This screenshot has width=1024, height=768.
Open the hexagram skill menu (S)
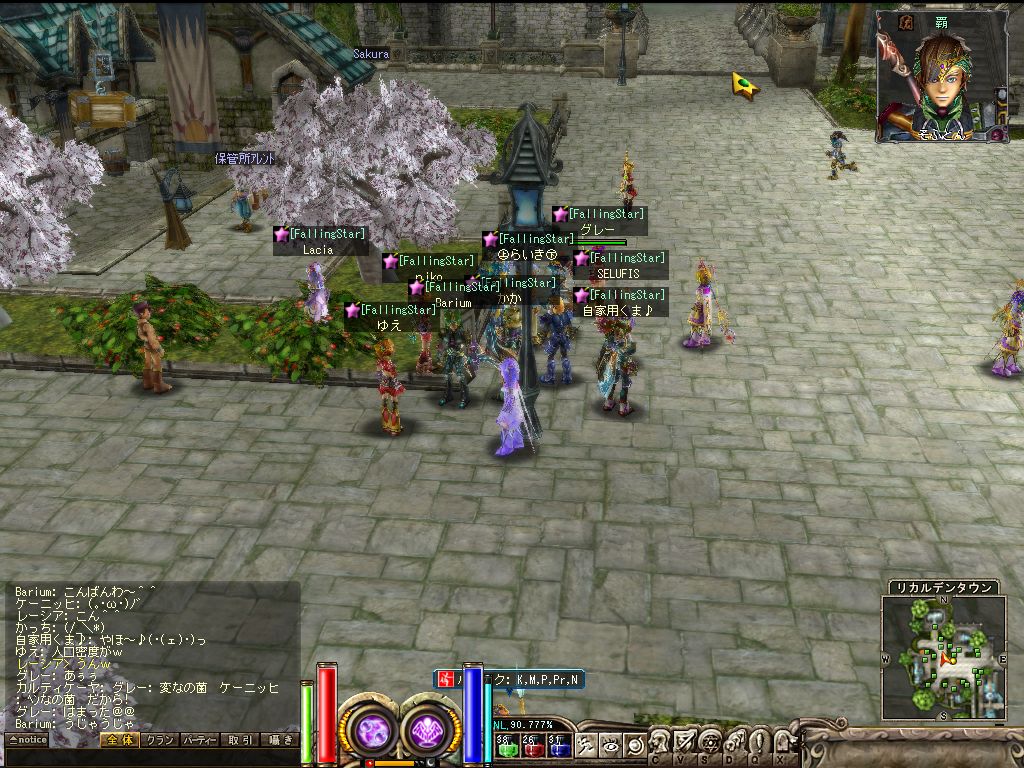(x=709, y=742)
